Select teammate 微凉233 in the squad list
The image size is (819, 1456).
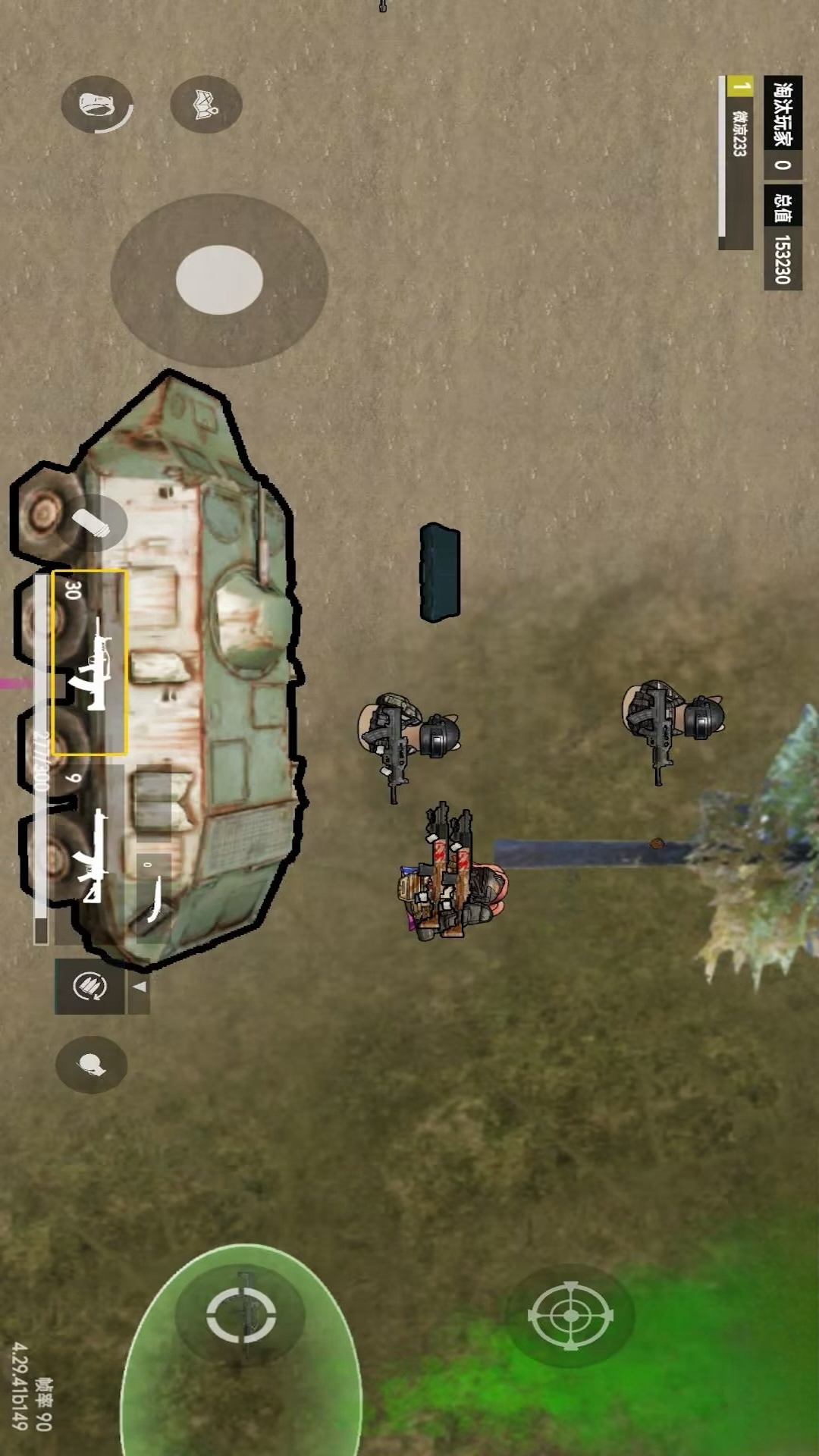point(737,163)
